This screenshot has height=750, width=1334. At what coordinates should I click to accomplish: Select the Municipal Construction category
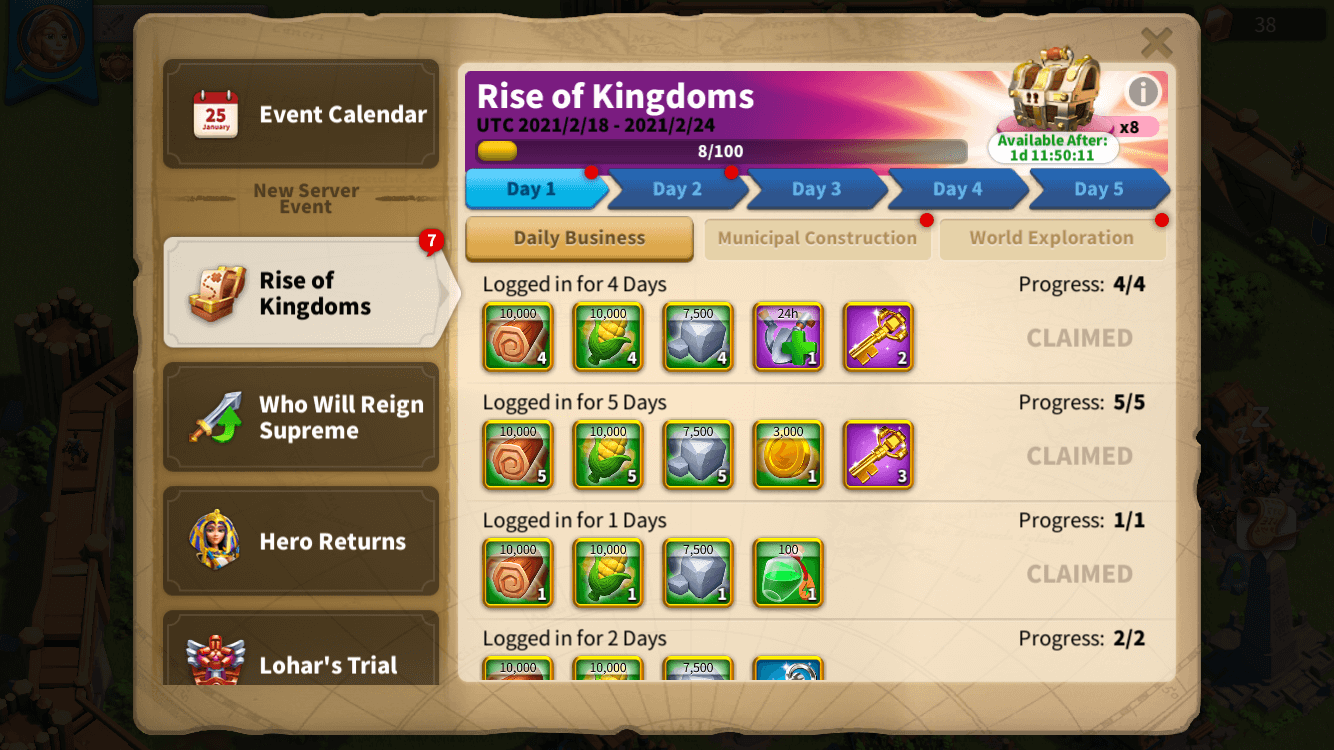point(817,239)
